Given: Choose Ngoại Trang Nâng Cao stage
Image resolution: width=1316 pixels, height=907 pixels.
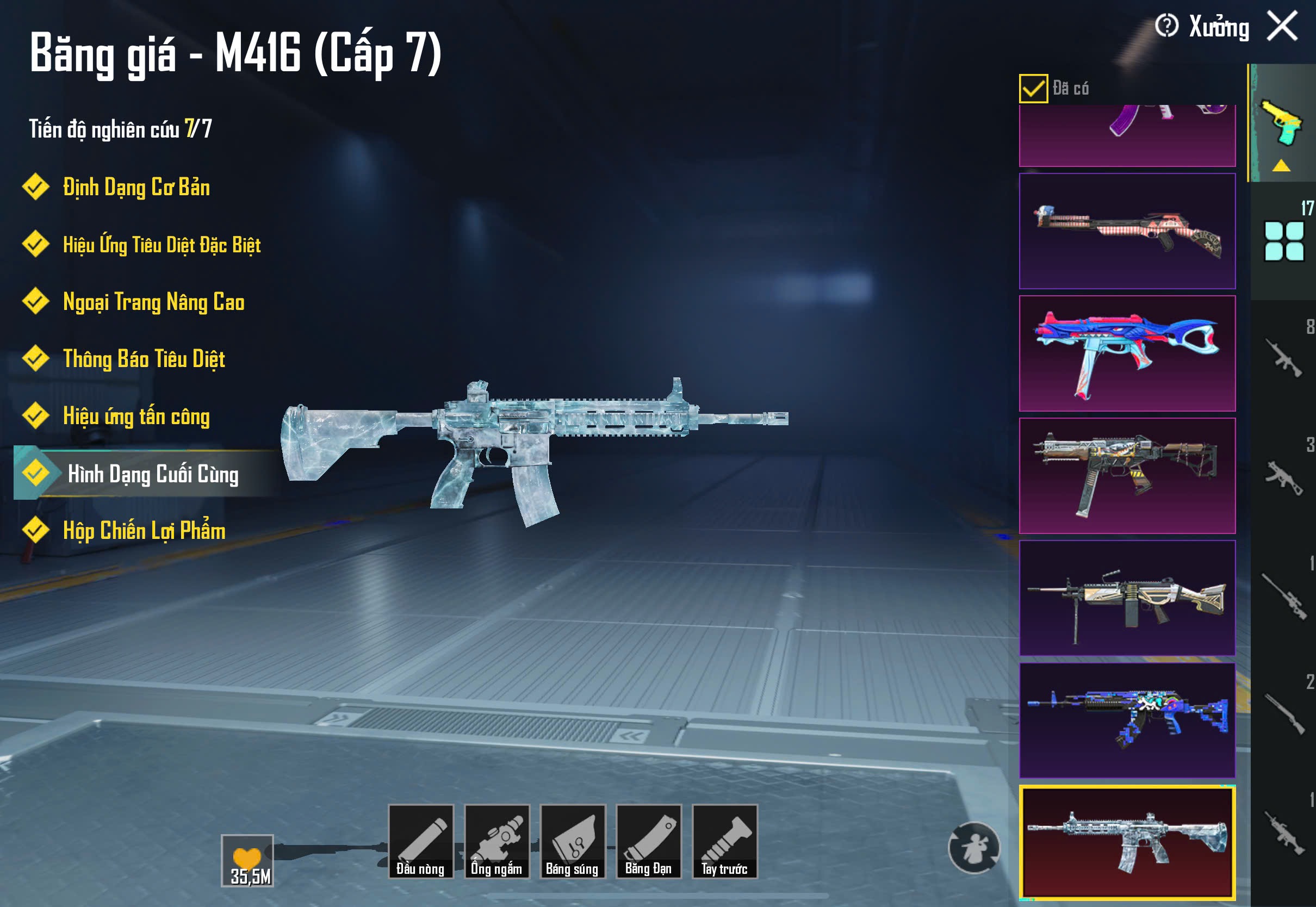Looking at the screenshot, I should point(153,302).
